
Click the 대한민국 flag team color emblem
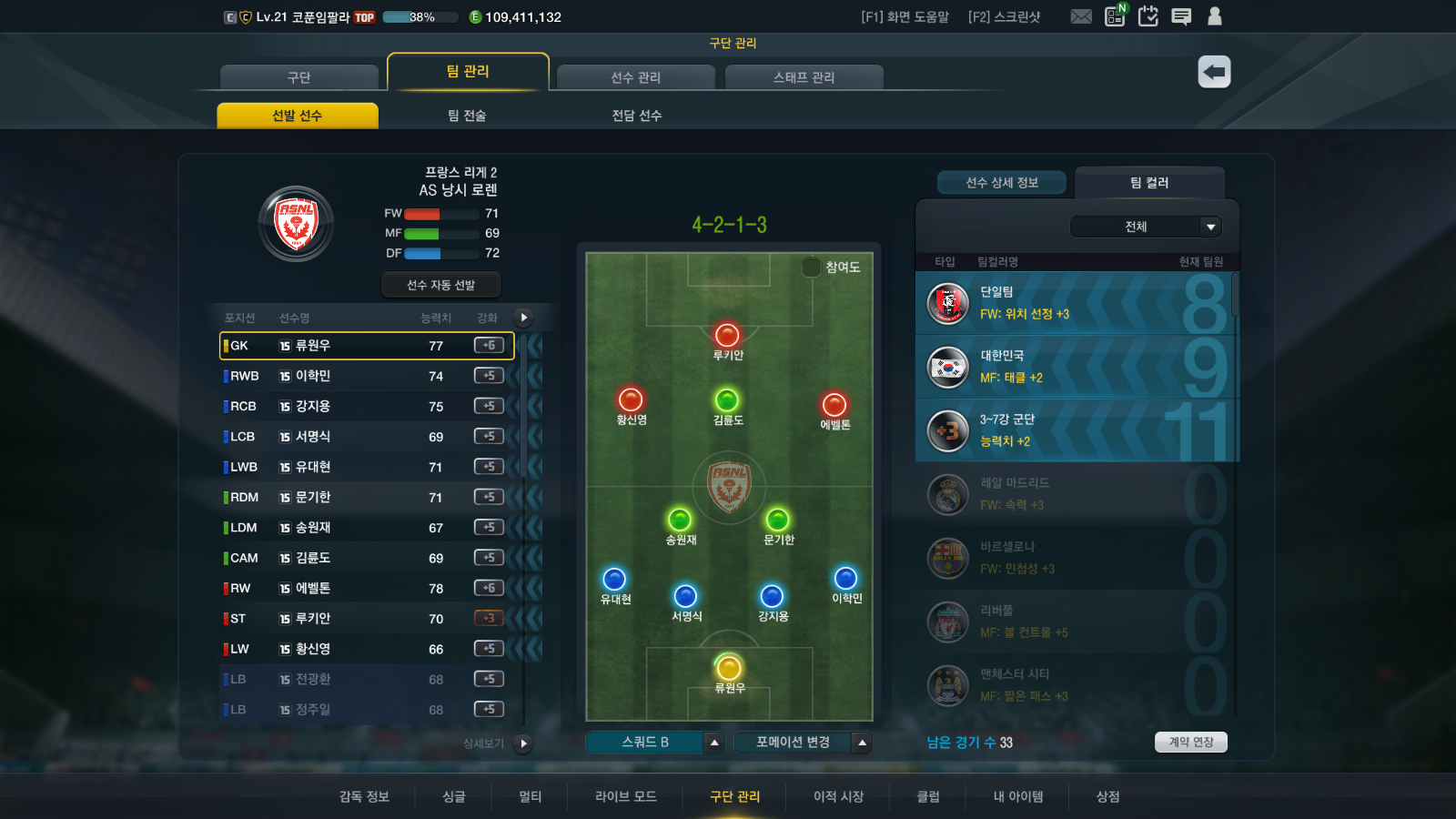(947, 368)
